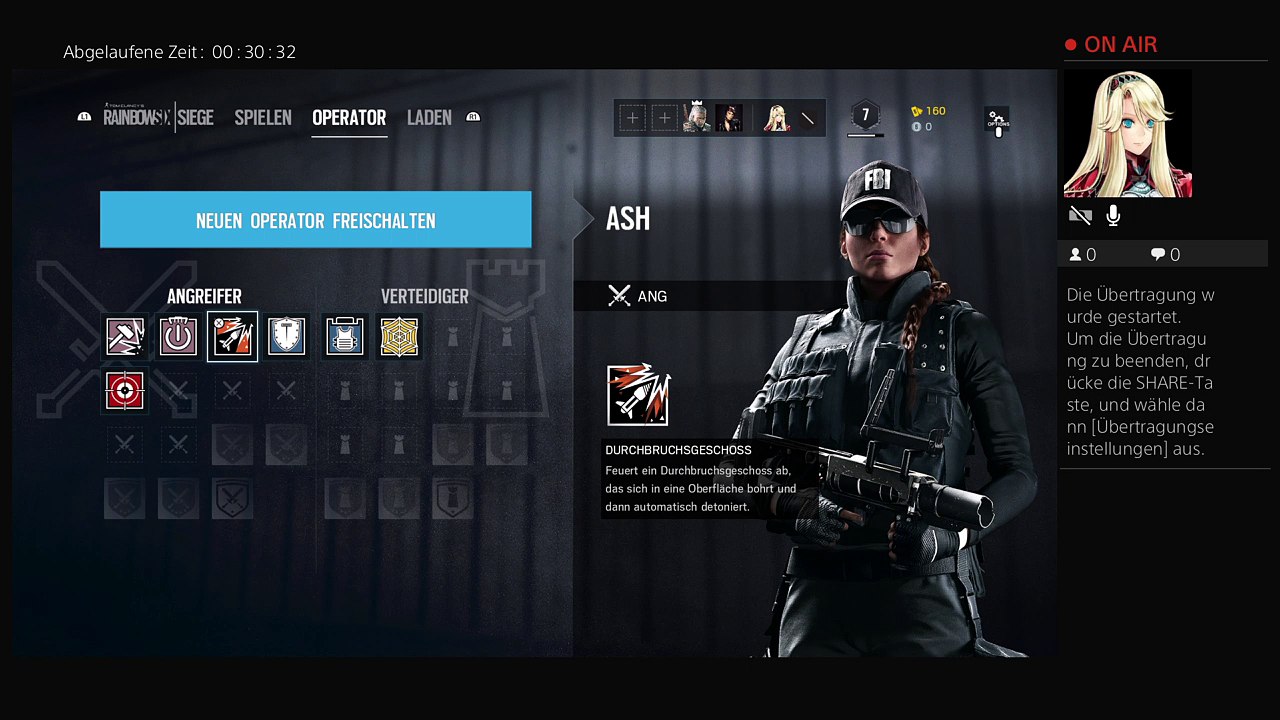Unlock a new operator with the blue button
Viewport: 1280px width, 720px height.
(315, 220)
